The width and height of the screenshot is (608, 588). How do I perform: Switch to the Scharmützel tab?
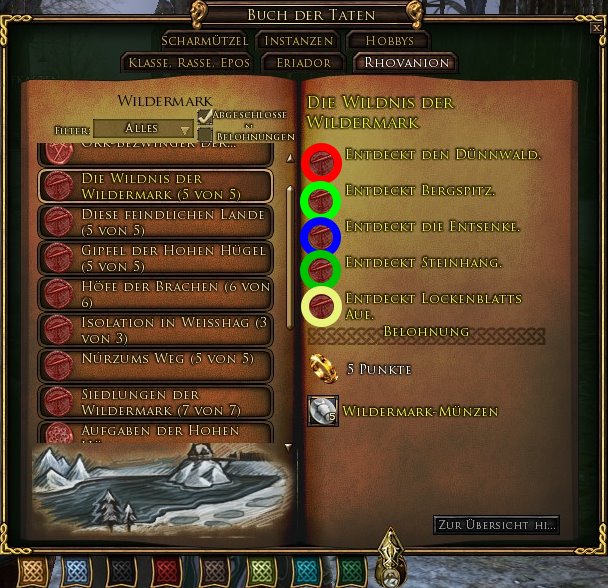click(x=204, y=41)
